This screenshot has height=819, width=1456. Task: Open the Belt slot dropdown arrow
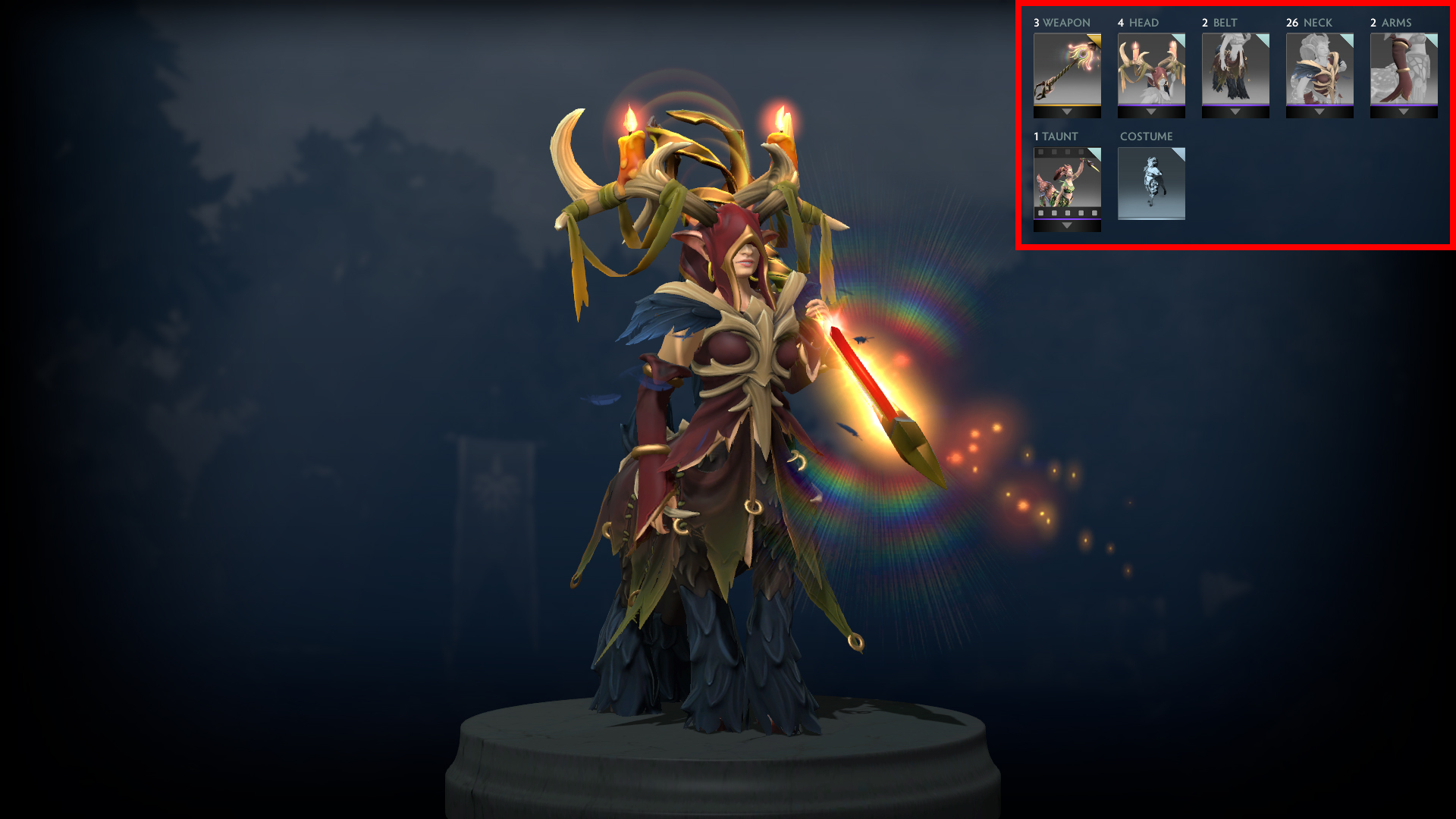1235,112
